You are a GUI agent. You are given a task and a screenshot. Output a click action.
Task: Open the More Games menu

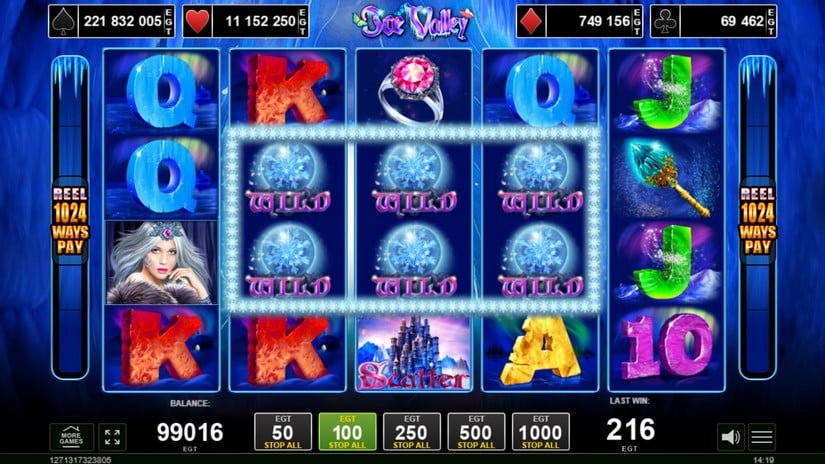tap(72, 437)
